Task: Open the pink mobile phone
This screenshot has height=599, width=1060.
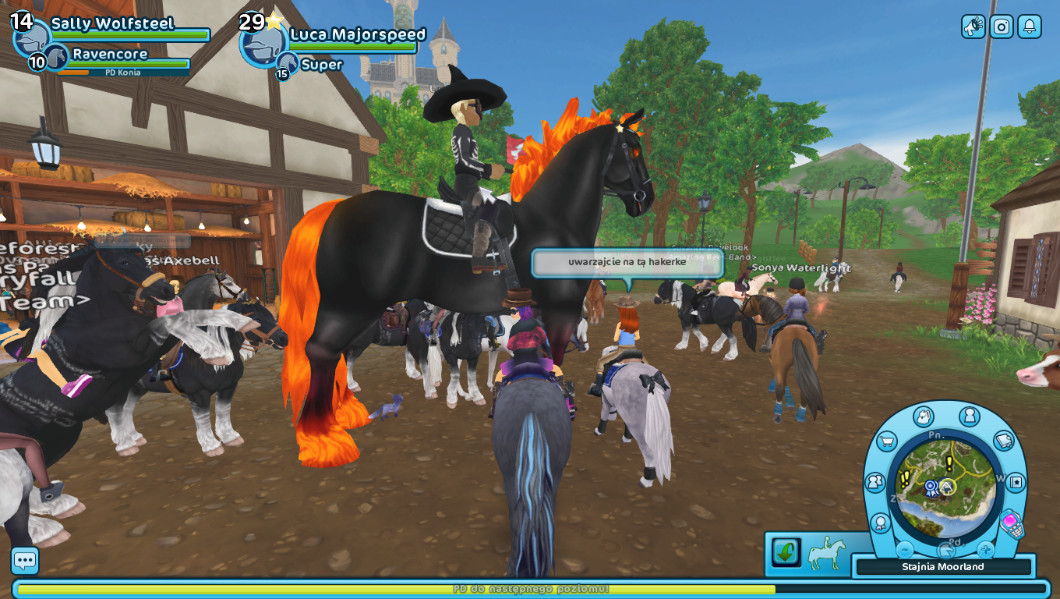Action: (x=1011, y=523)
